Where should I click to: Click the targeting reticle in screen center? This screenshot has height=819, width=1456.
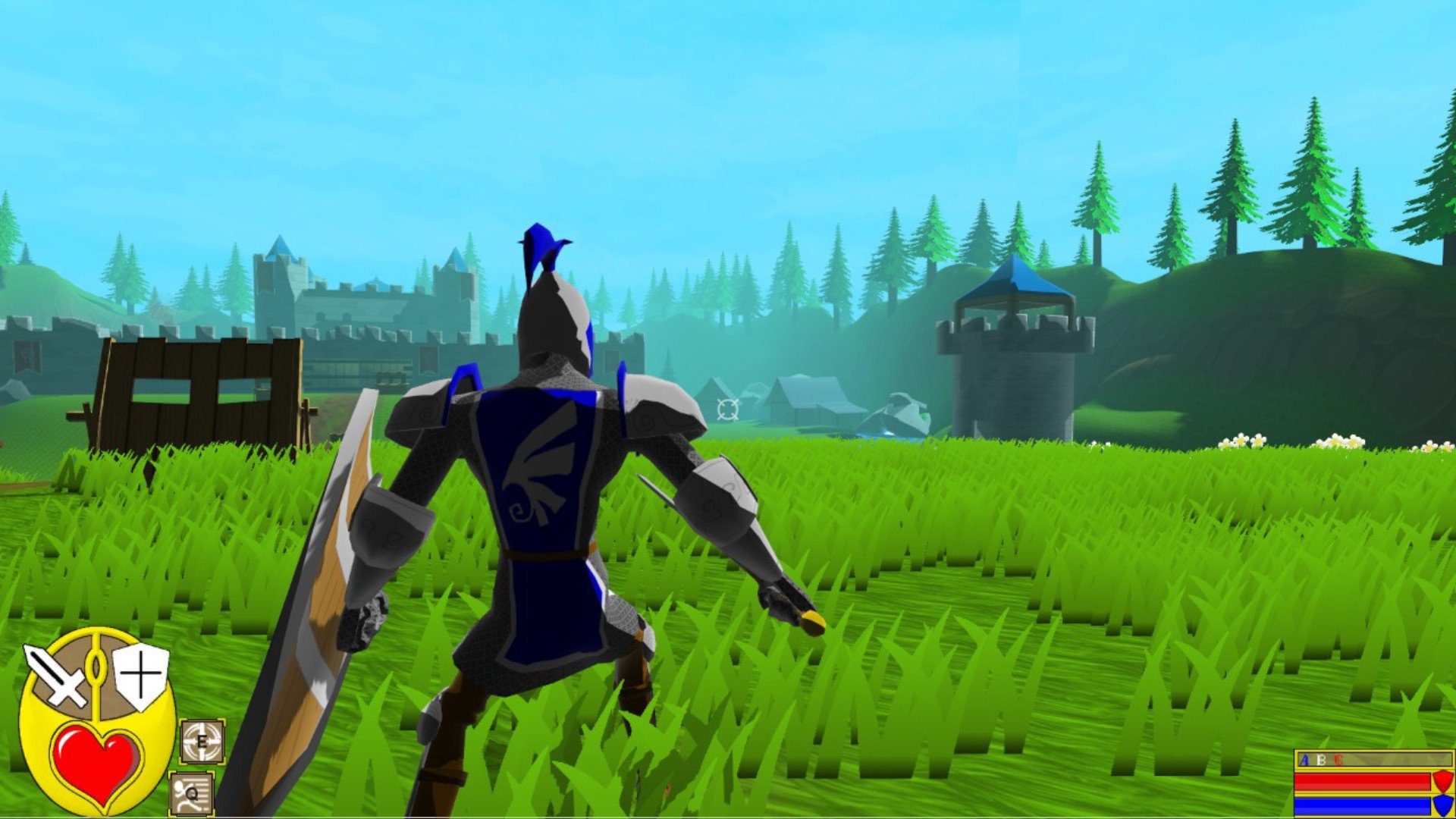(726, 411)
